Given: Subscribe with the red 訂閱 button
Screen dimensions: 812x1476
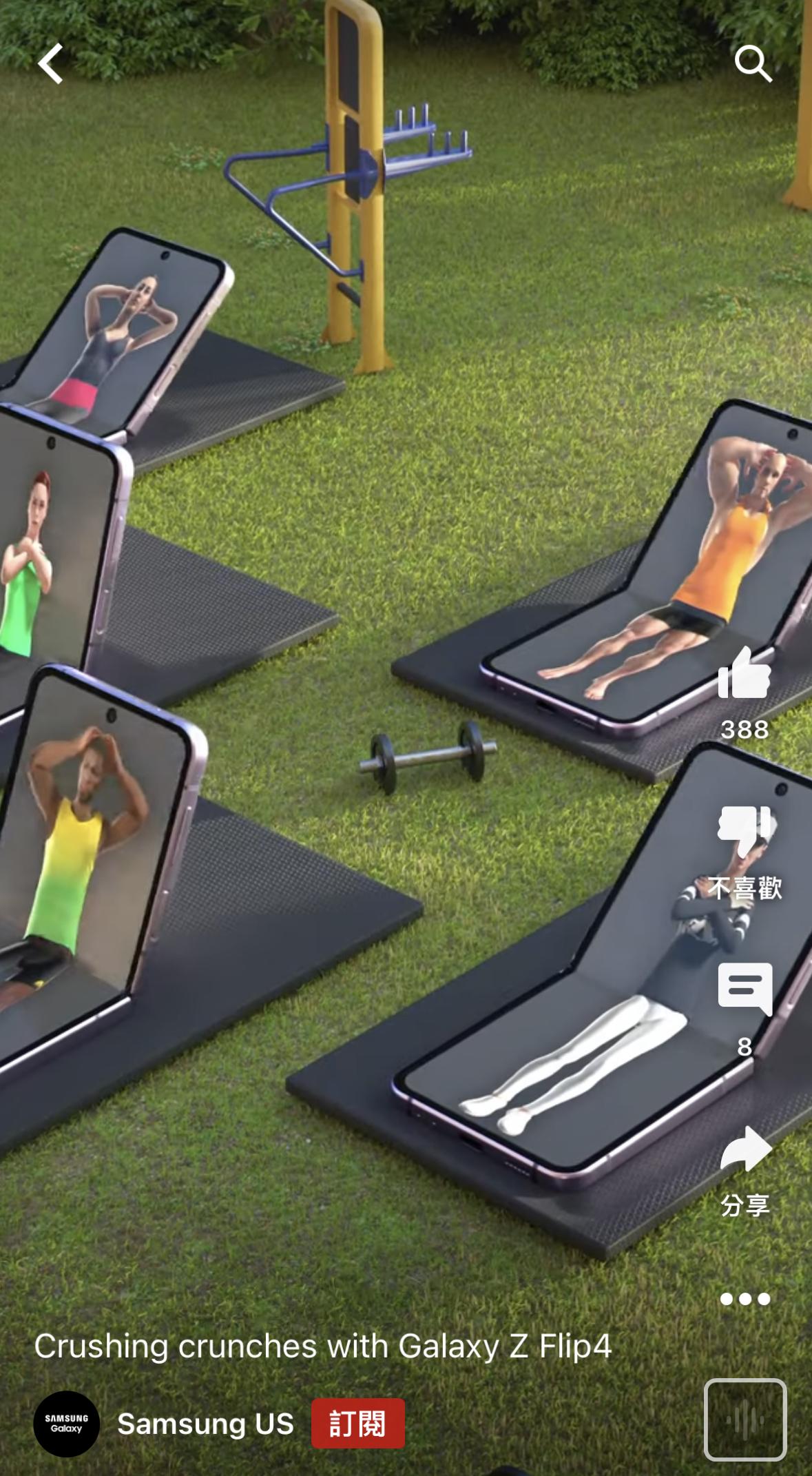Looking at the screenshot, I should point(357,1424).
